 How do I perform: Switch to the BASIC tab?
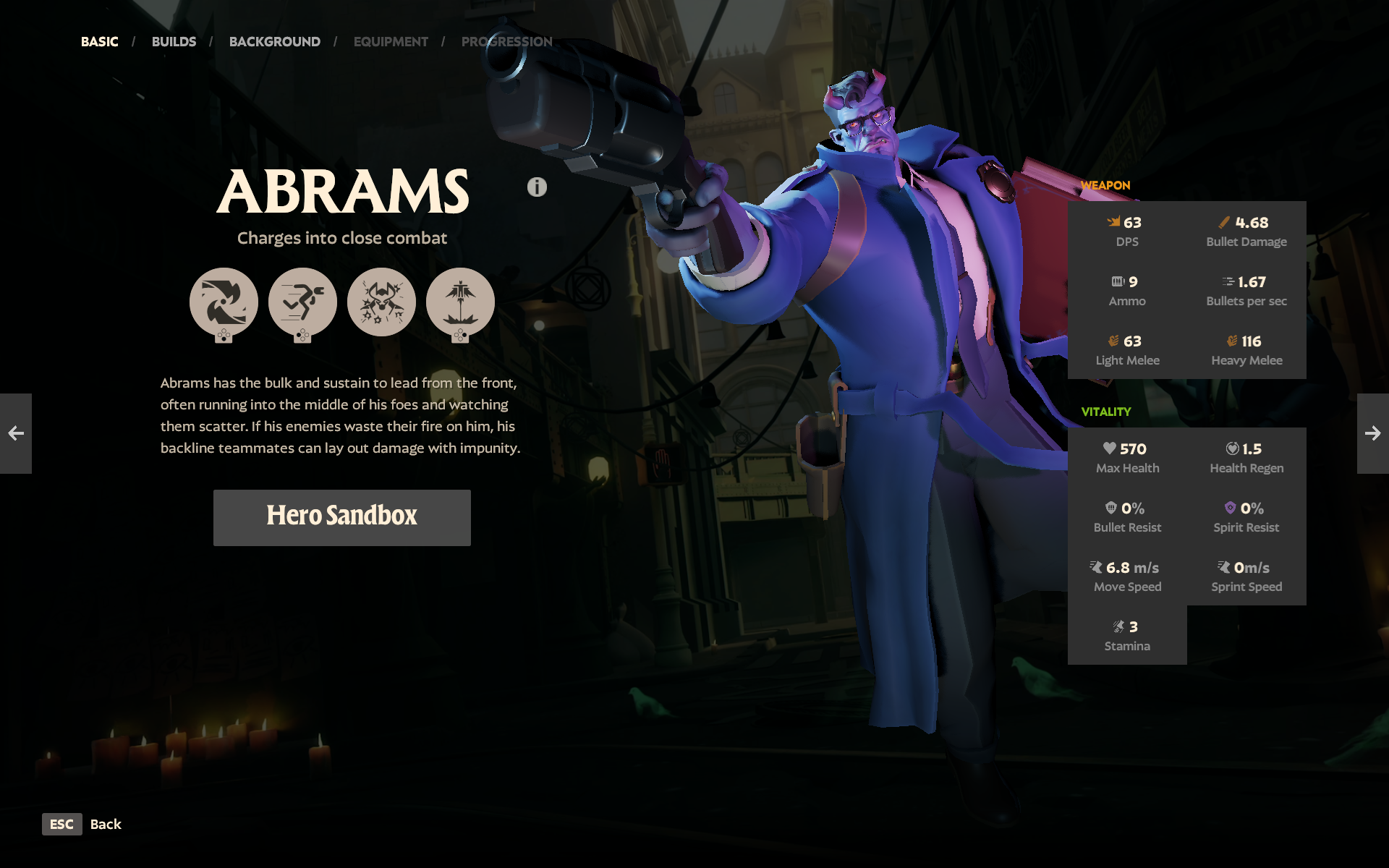[x=99, y=41]
